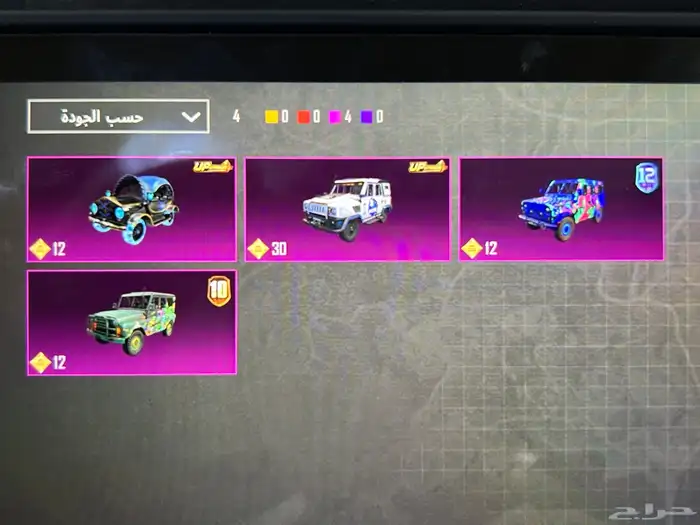Open the quality sort dropdown

[118, 116]
